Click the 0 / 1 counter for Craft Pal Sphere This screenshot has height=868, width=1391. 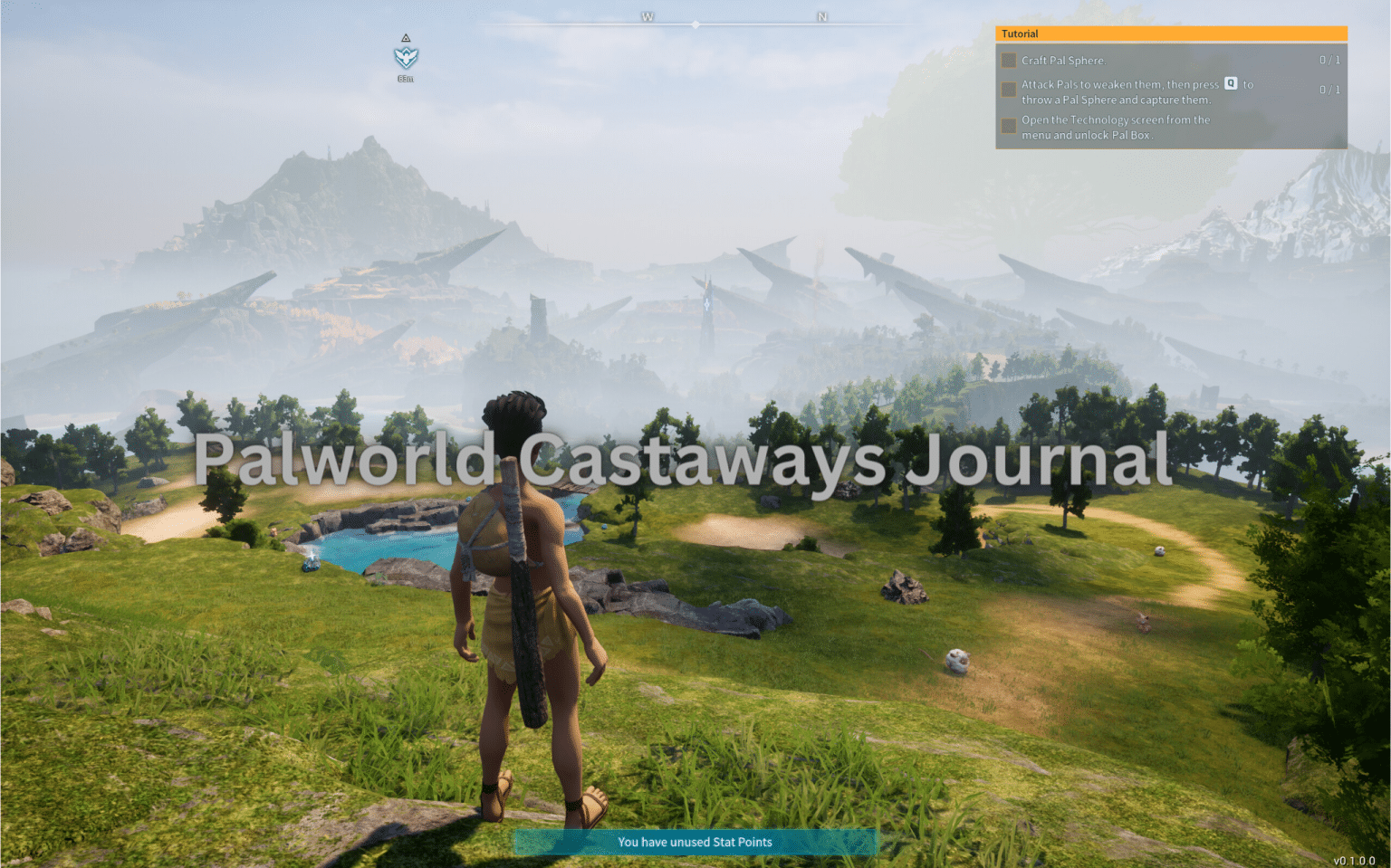[x=1329, y=60]
